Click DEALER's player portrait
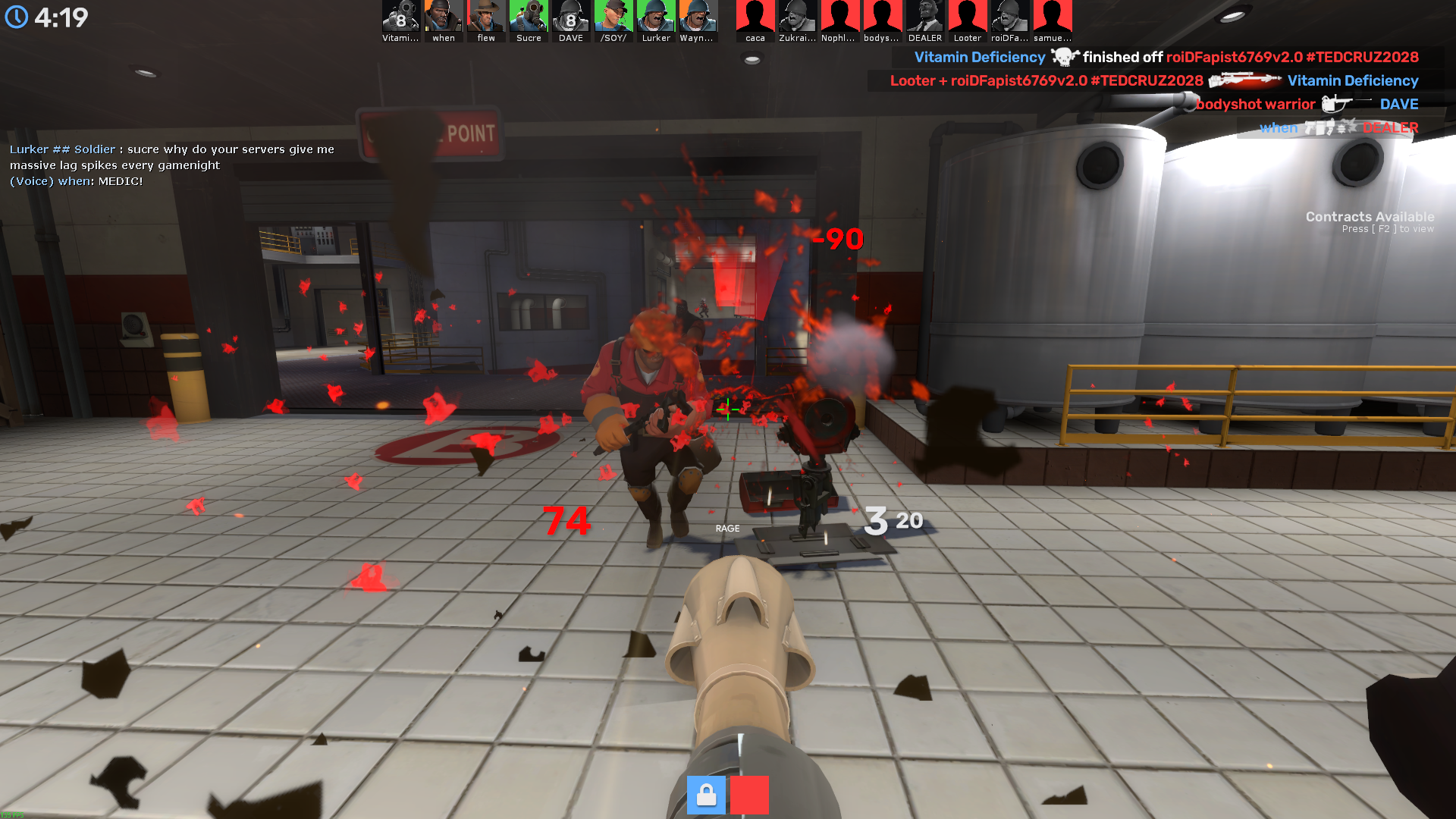The image size is (1456, 819). pos(925,17)
